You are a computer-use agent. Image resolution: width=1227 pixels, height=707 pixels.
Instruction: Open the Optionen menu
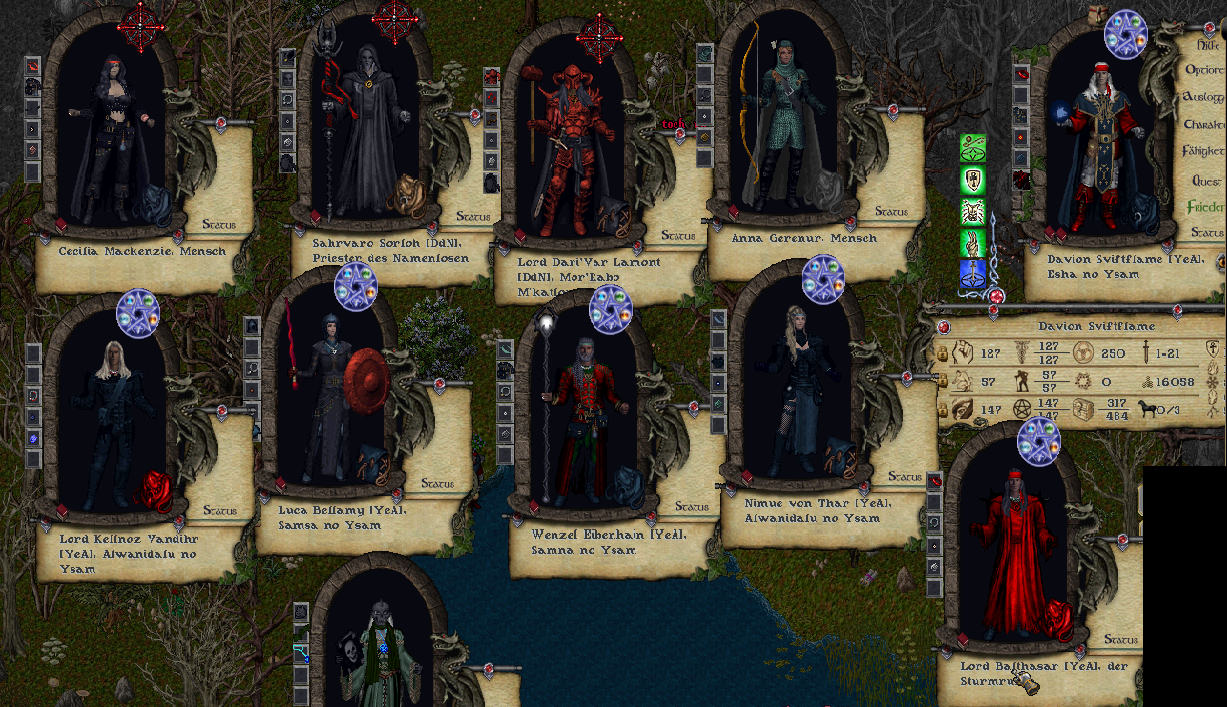[1205, 71]
